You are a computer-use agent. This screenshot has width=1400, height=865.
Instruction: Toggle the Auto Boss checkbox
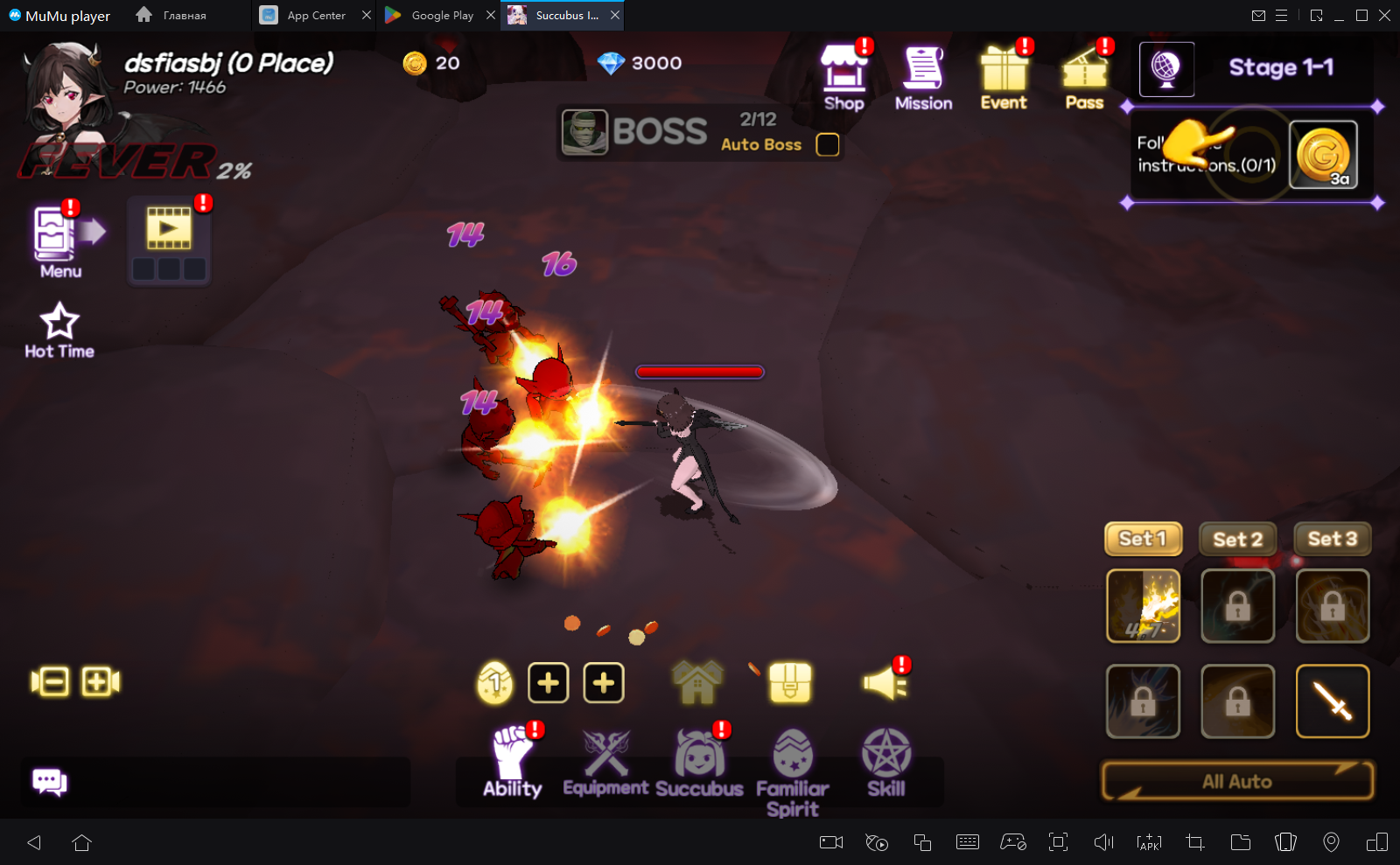click(x=827, y=144)
